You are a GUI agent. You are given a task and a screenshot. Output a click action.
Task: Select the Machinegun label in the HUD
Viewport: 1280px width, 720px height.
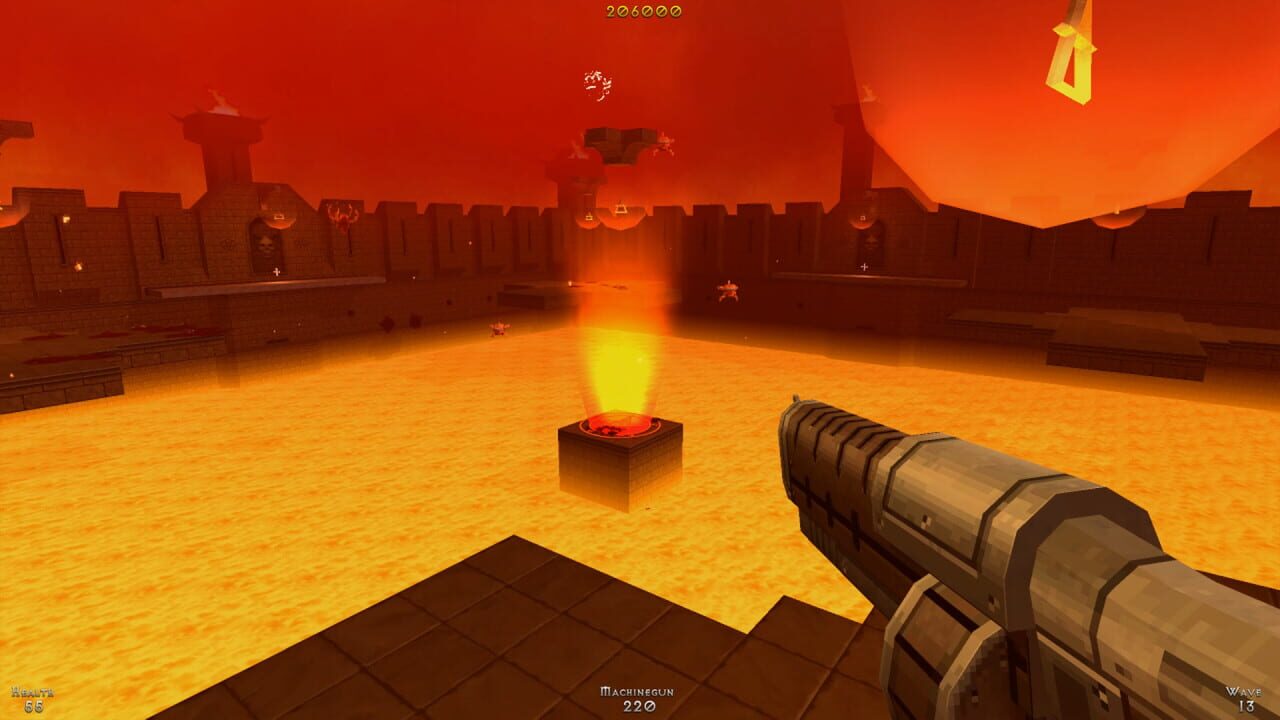click(x=639, y=690)
